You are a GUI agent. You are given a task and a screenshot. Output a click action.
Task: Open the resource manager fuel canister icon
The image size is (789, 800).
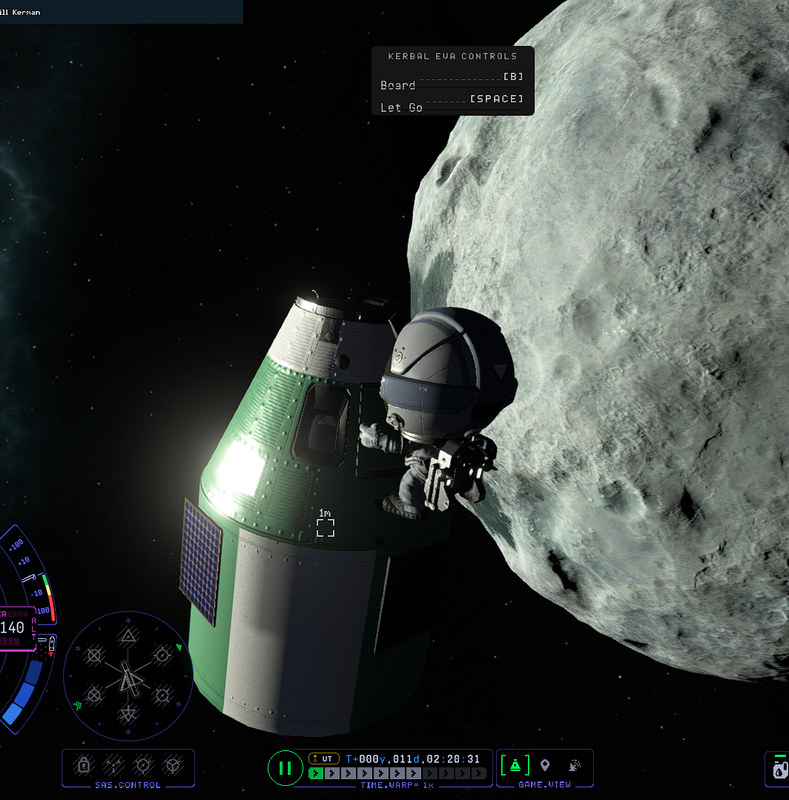[778, 770]
